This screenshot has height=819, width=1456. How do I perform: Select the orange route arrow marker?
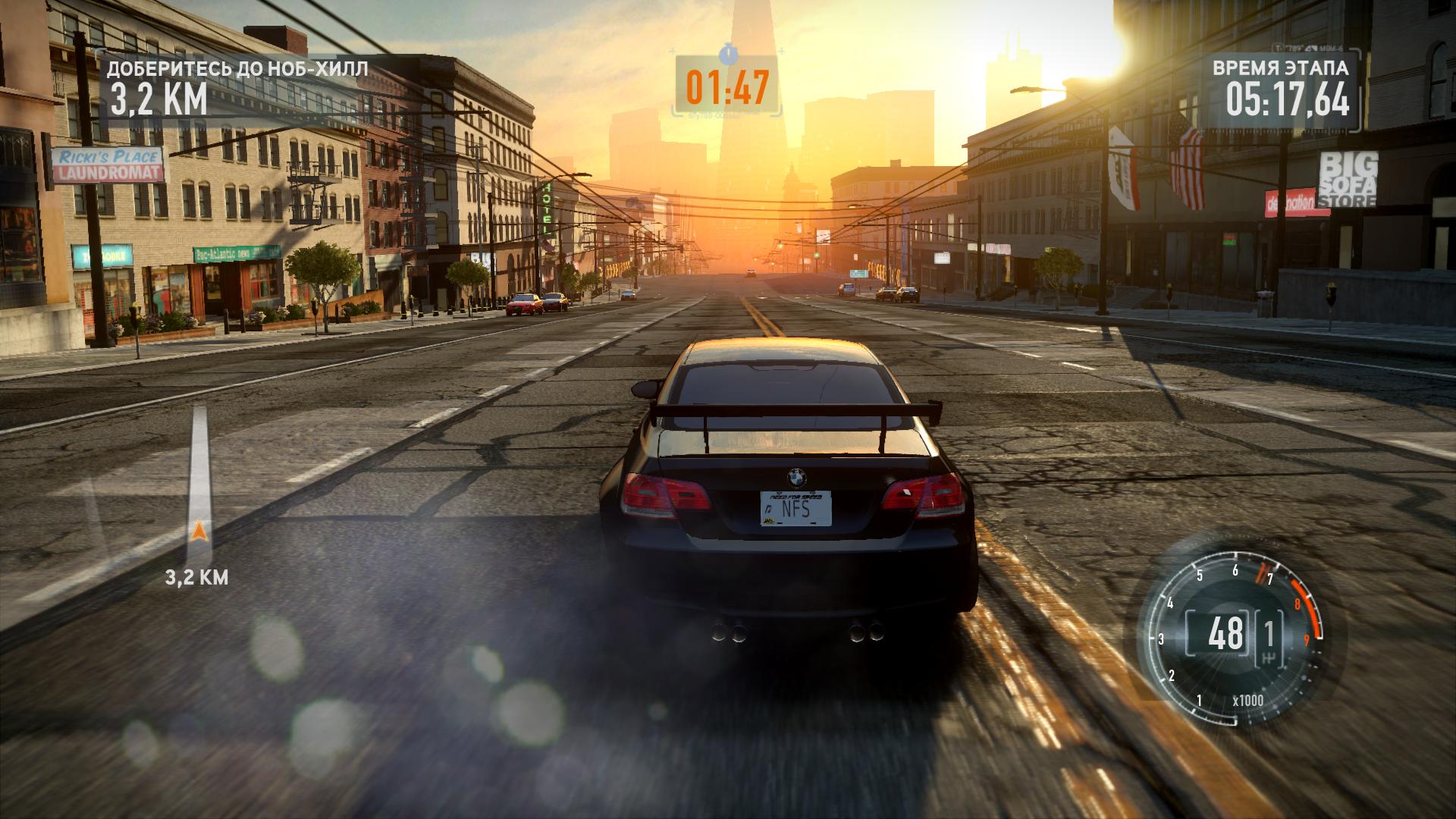(x=199, y=532)
